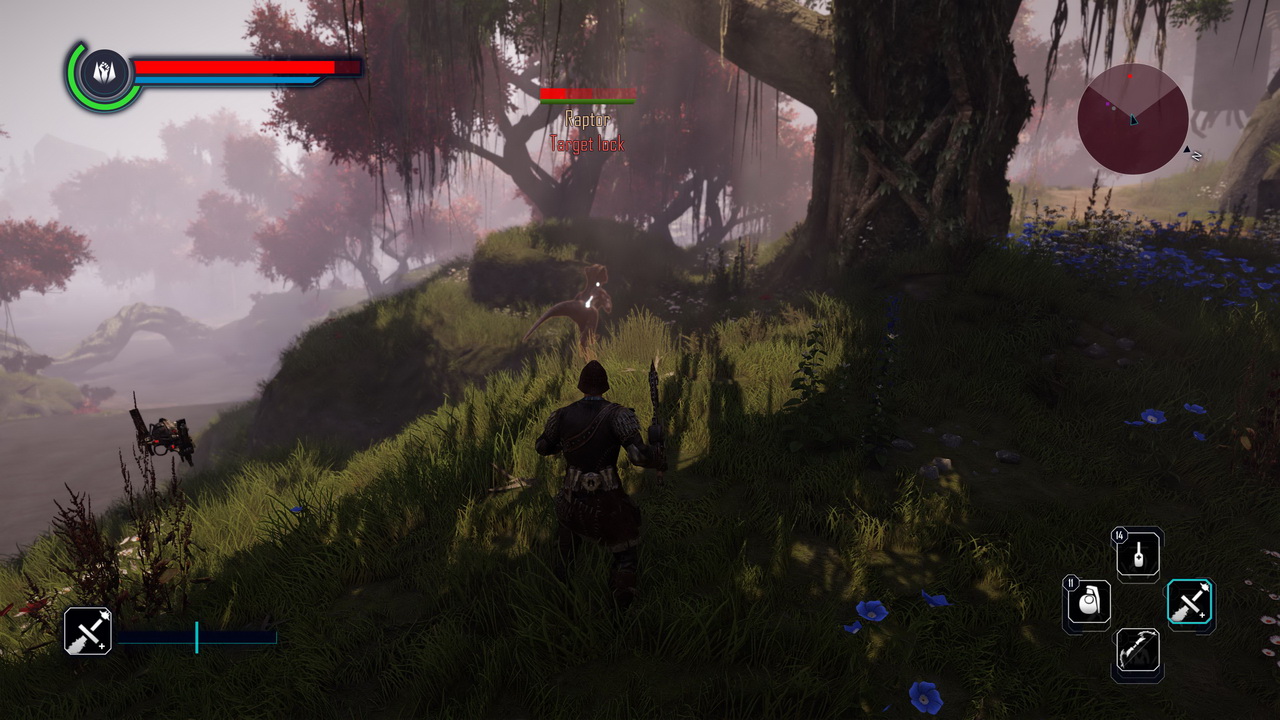Screen dimensions: 1280x720
Task: Click the raised-fist emblem by the health bar
Action: pyautogui.click(x=105, y=74)
